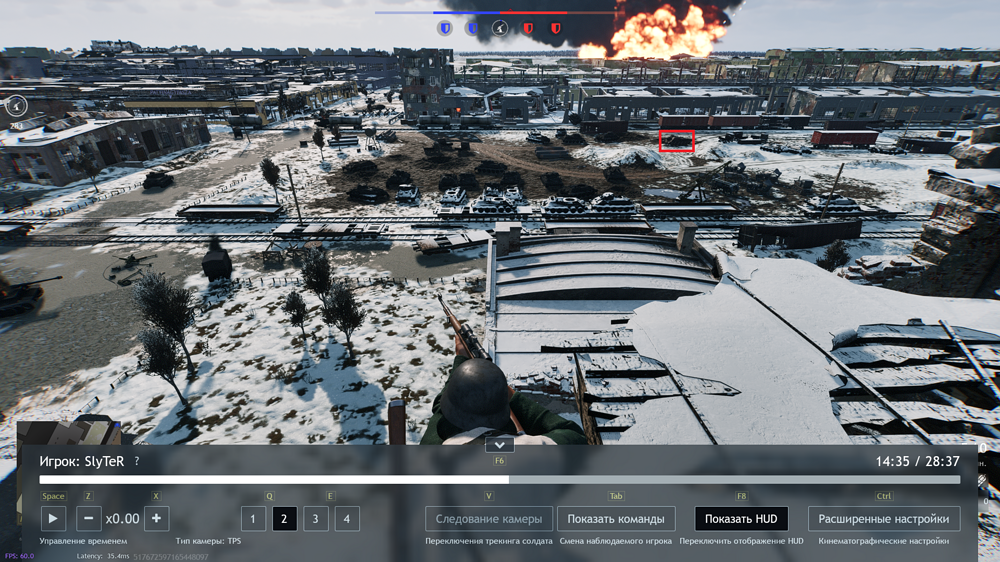Toggle Показать HUD display
The width and height of the screenshot is (1000, 562).
click(x=741, y=518)
